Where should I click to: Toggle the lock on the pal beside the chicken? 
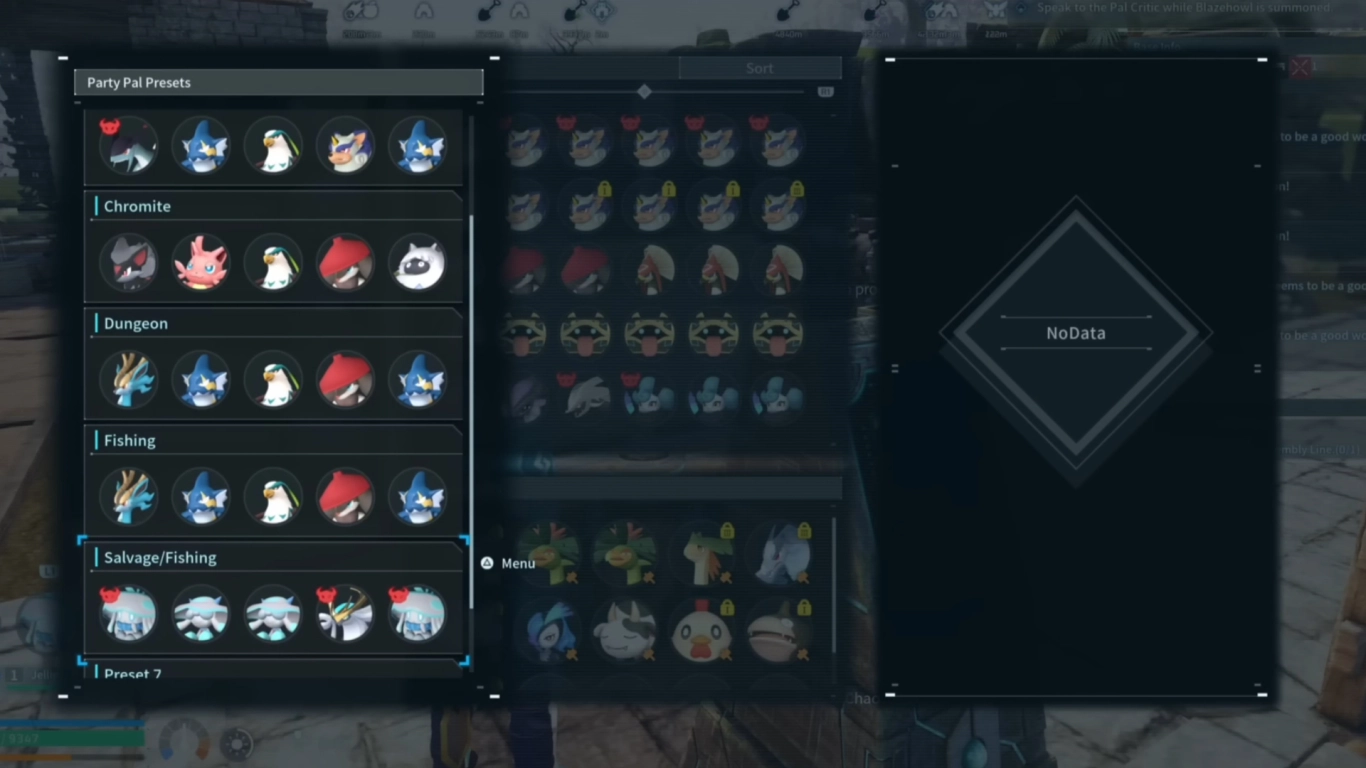click(805, 609)
